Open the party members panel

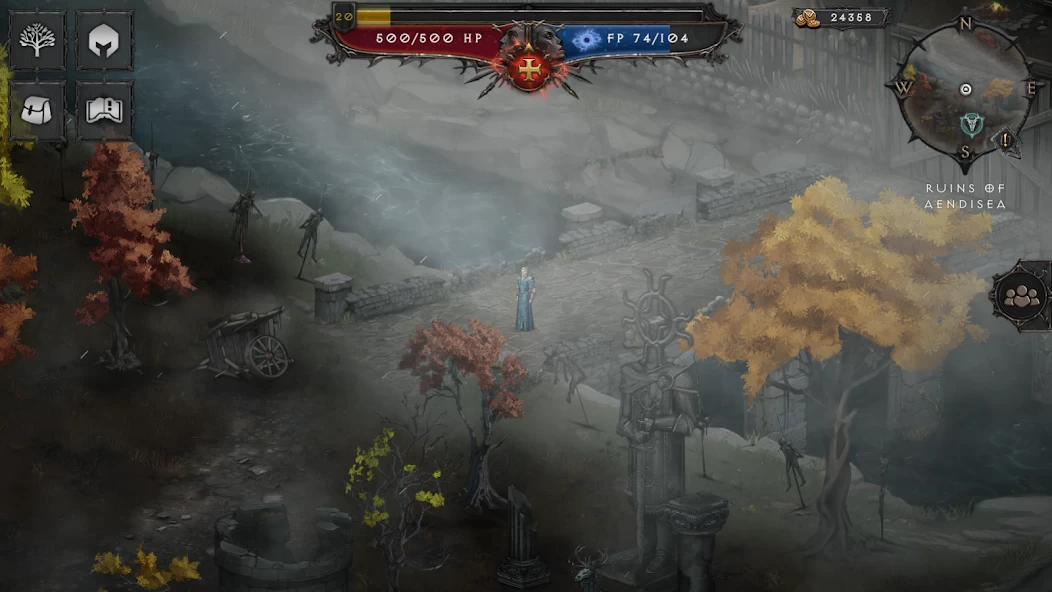pos(1022,296)
